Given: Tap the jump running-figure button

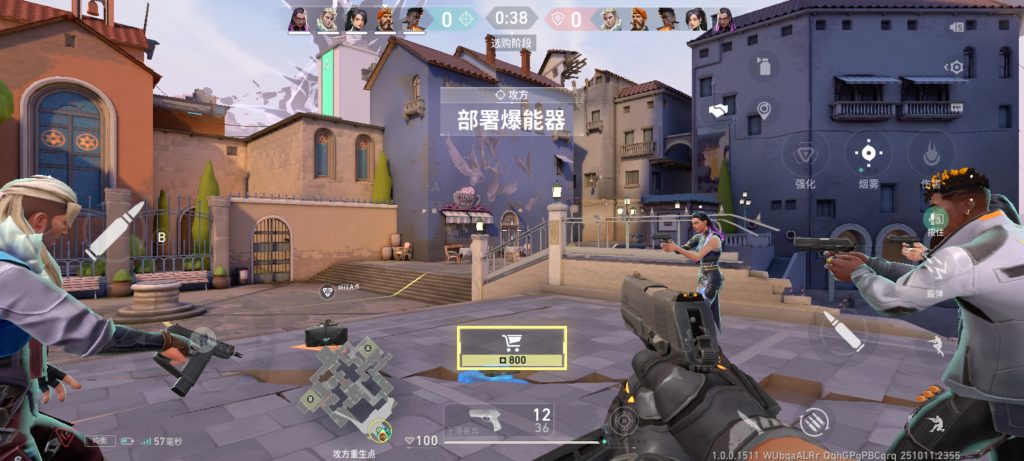Looking at the screenshot, I should (936, 345).
